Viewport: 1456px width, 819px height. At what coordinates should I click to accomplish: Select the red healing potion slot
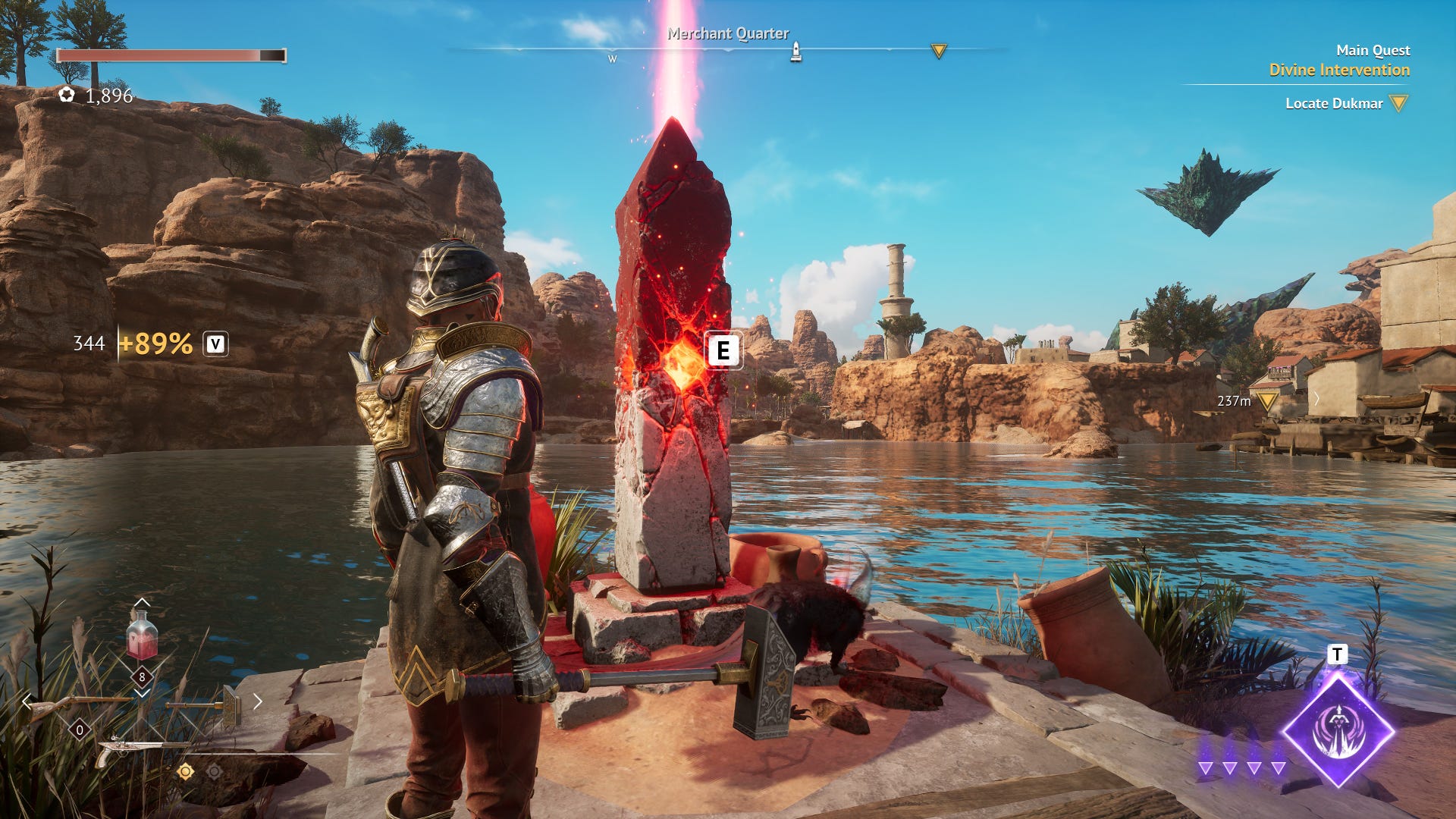pos(142,637)
